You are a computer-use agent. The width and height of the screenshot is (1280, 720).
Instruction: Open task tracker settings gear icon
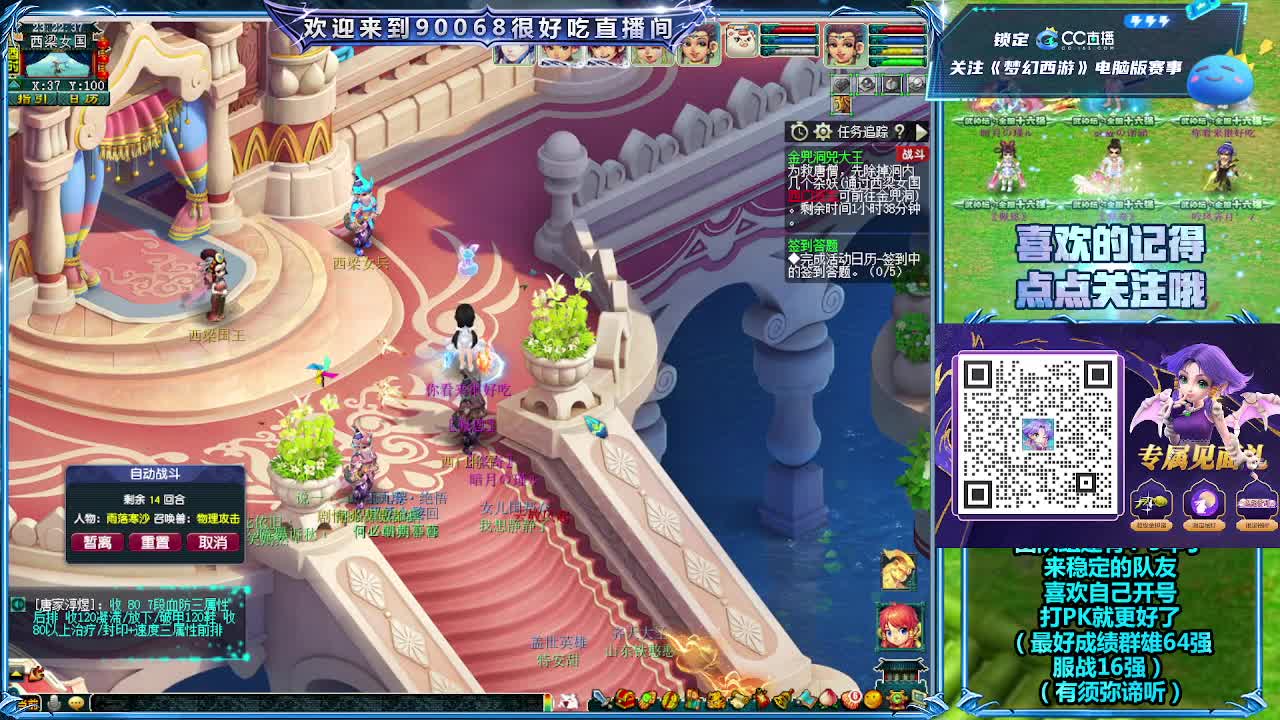tap(822, 131)
